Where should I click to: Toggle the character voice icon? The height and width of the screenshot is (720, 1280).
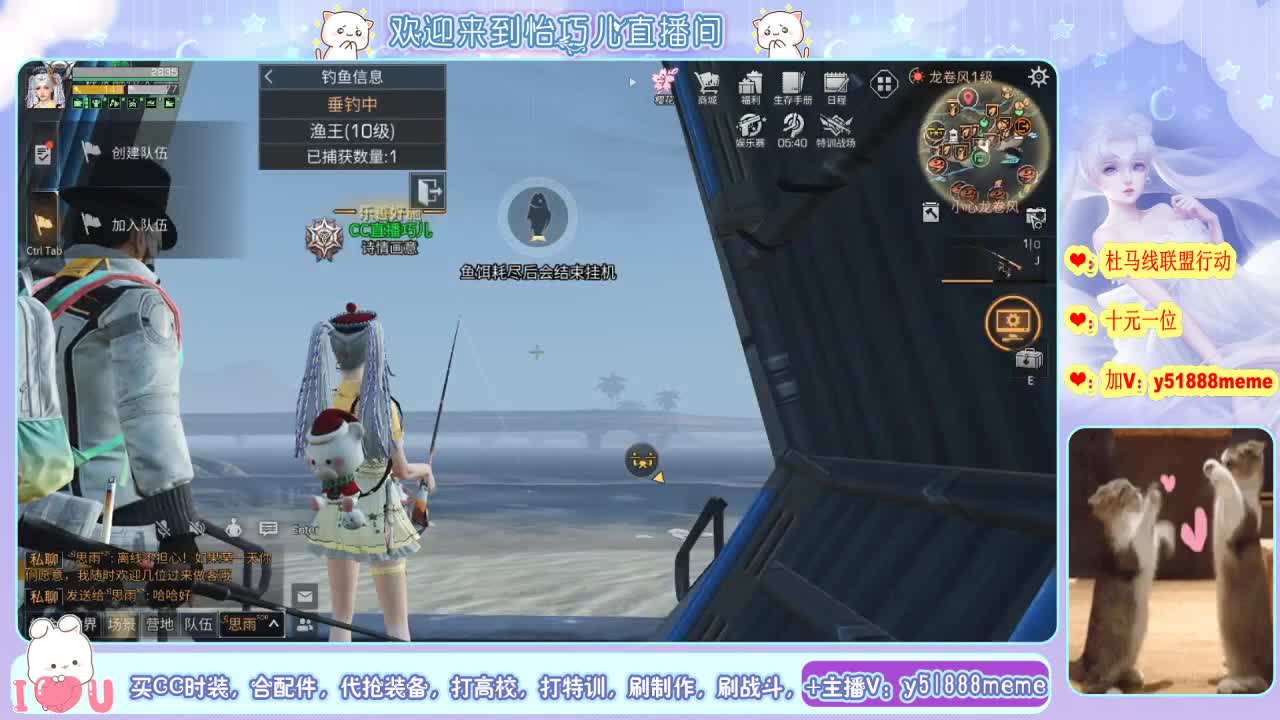[x=233, y=528]
